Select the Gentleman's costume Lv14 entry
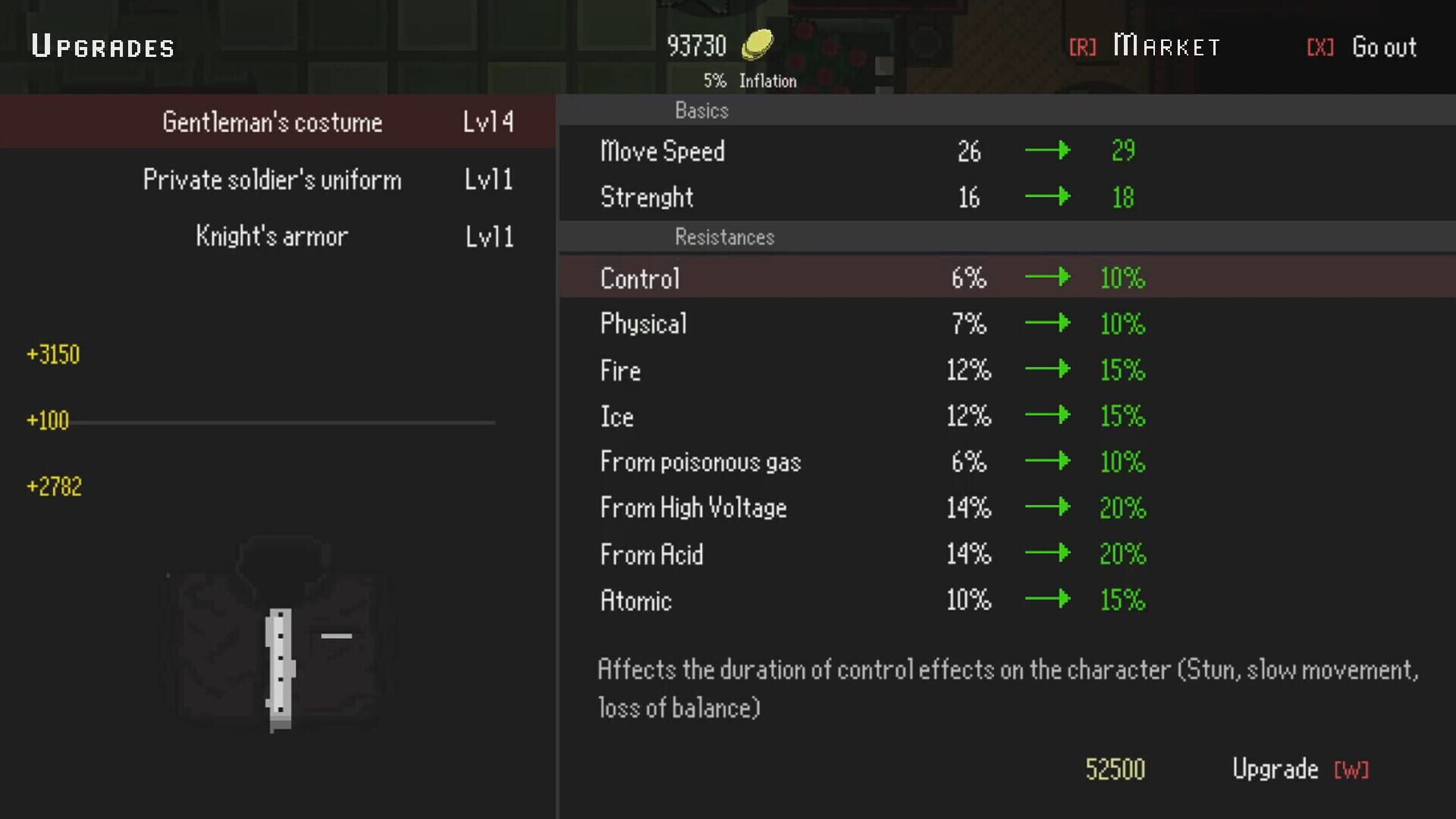Image resolution: width=1456 pixels, height=819 pixels. pos(273,121)
